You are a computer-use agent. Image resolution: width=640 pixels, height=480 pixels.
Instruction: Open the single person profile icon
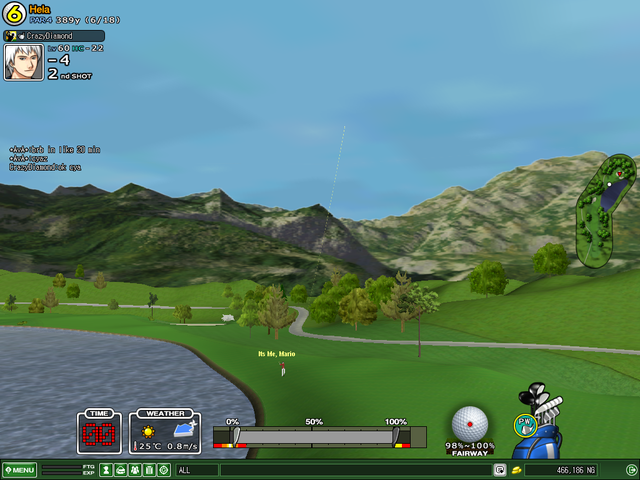[106, 470]
